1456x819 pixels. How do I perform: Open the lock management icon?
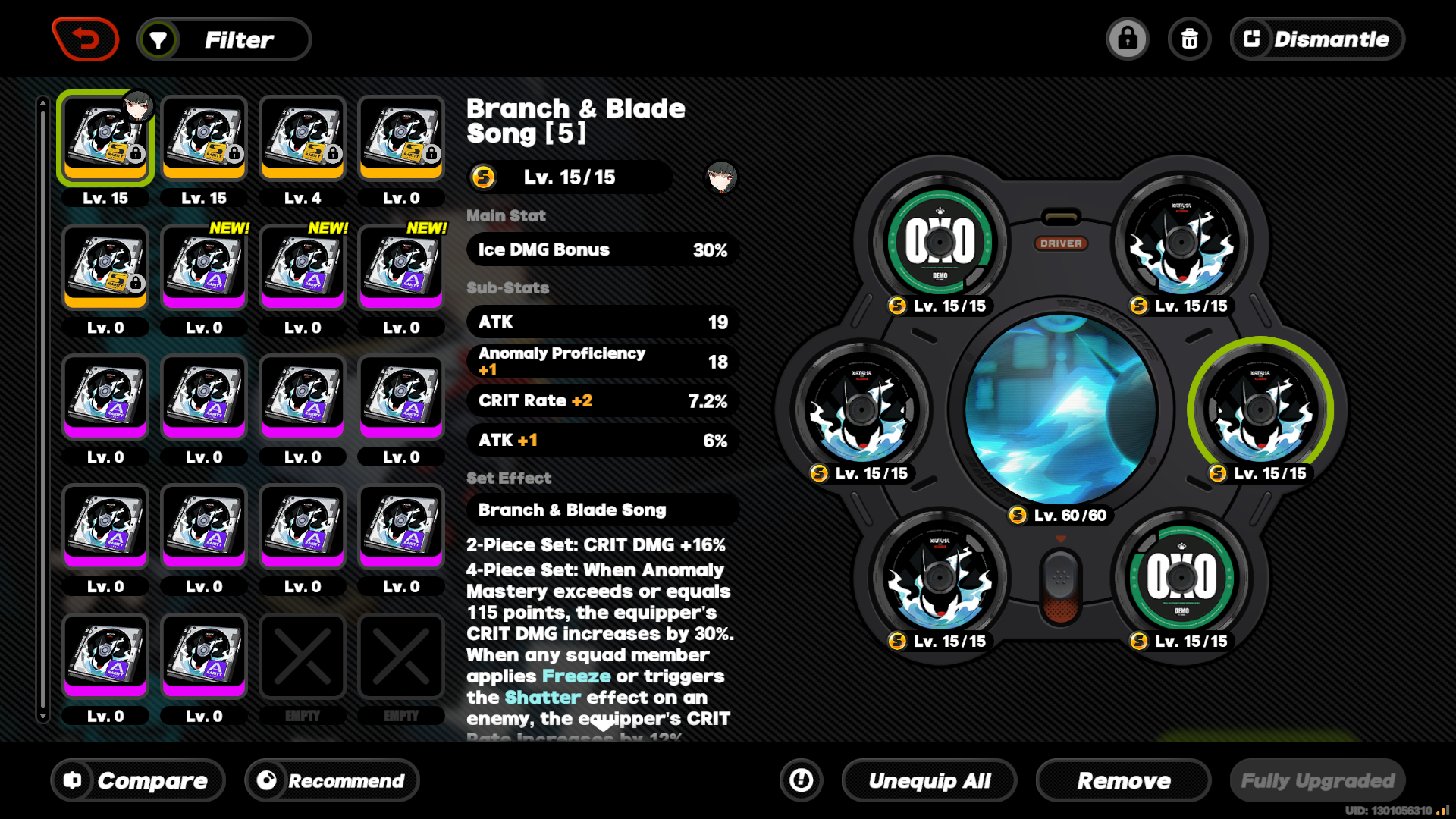pyautogui.click(x=1128, y=39)
